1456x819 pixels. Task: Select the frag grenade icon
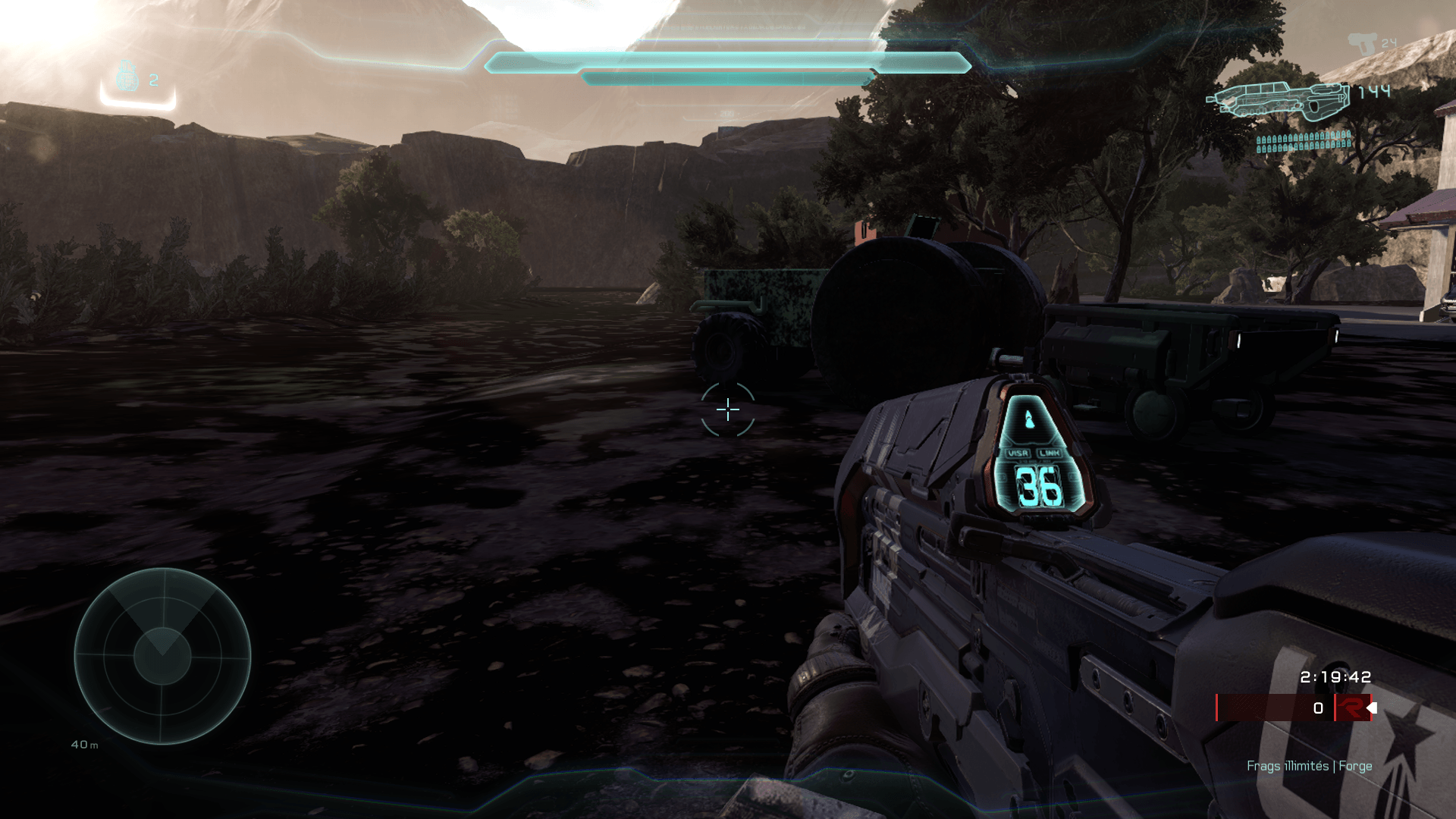[127, 77]
